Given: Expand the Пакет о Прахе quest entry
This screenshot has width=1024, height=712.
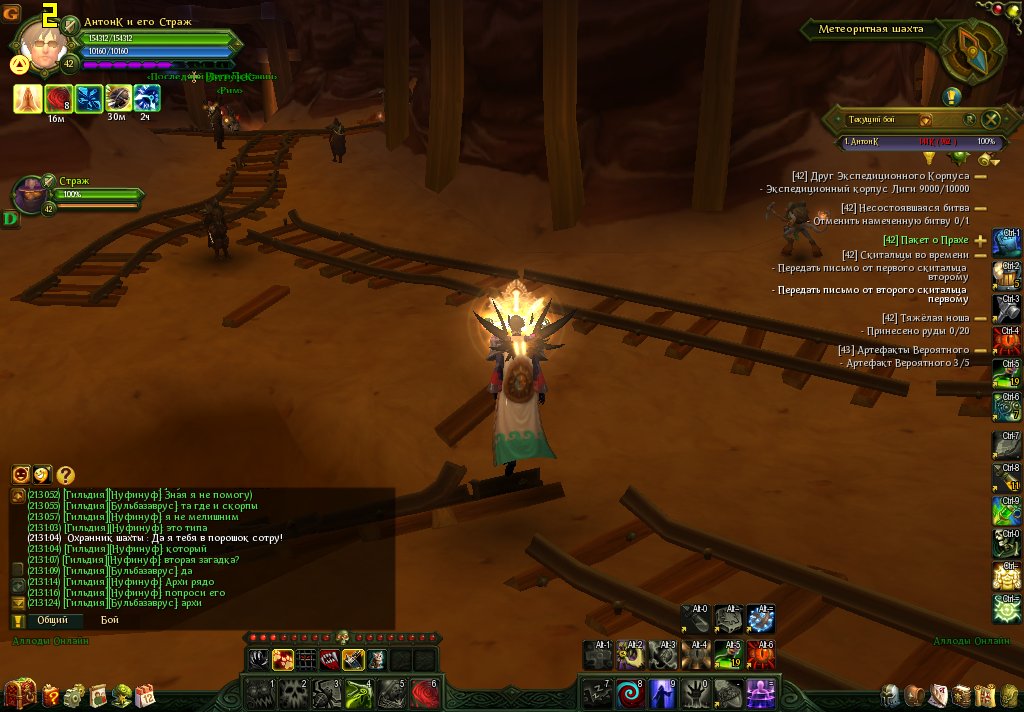Looking at the screenshot, I should point(980,240).
